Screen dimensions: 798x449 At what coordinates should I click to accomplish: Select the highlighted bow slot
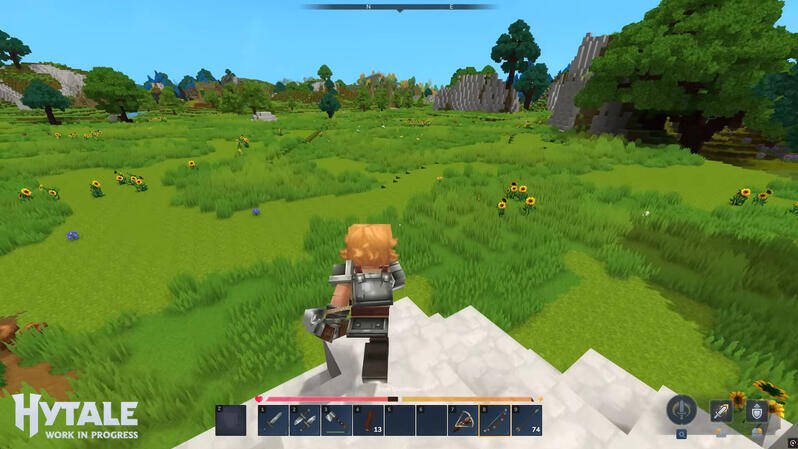pos(494,420)
